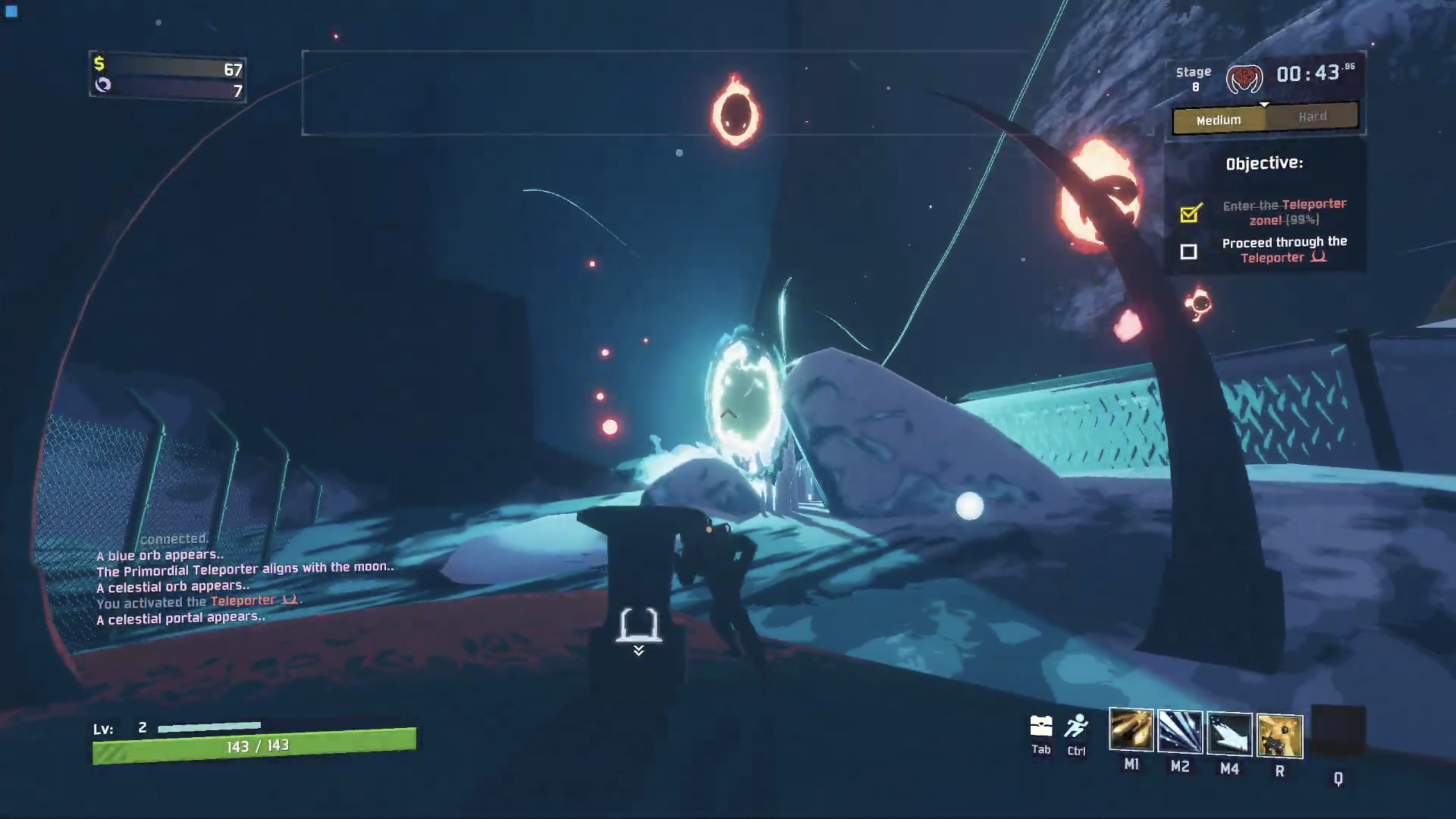
Task: Click the red horned monster difficulty icon
Action: tap(1244, 78)
